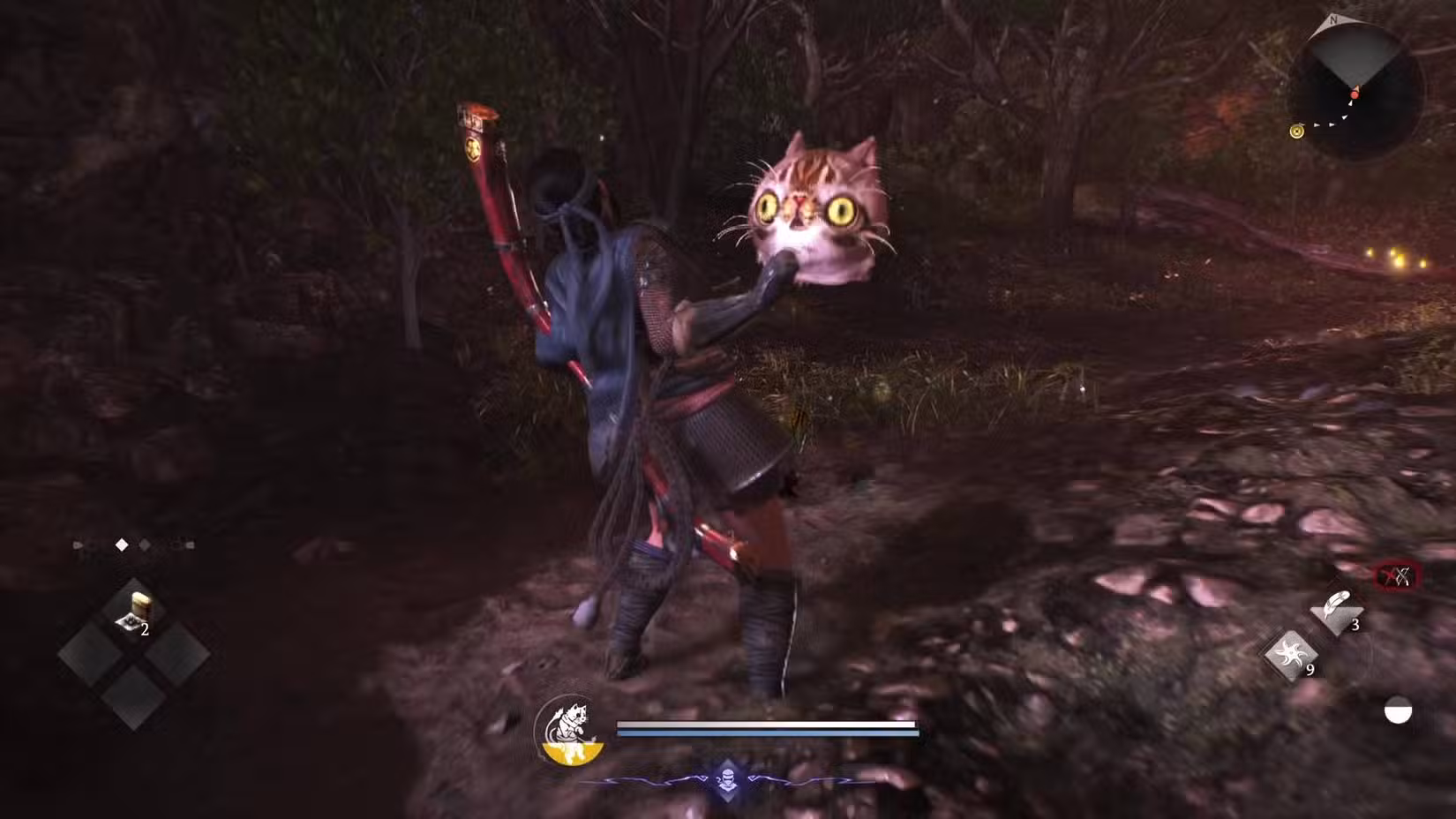Select the shuriken quick item icon
This screenshot has width=1456, height=819.
[x=1292, y=655]
